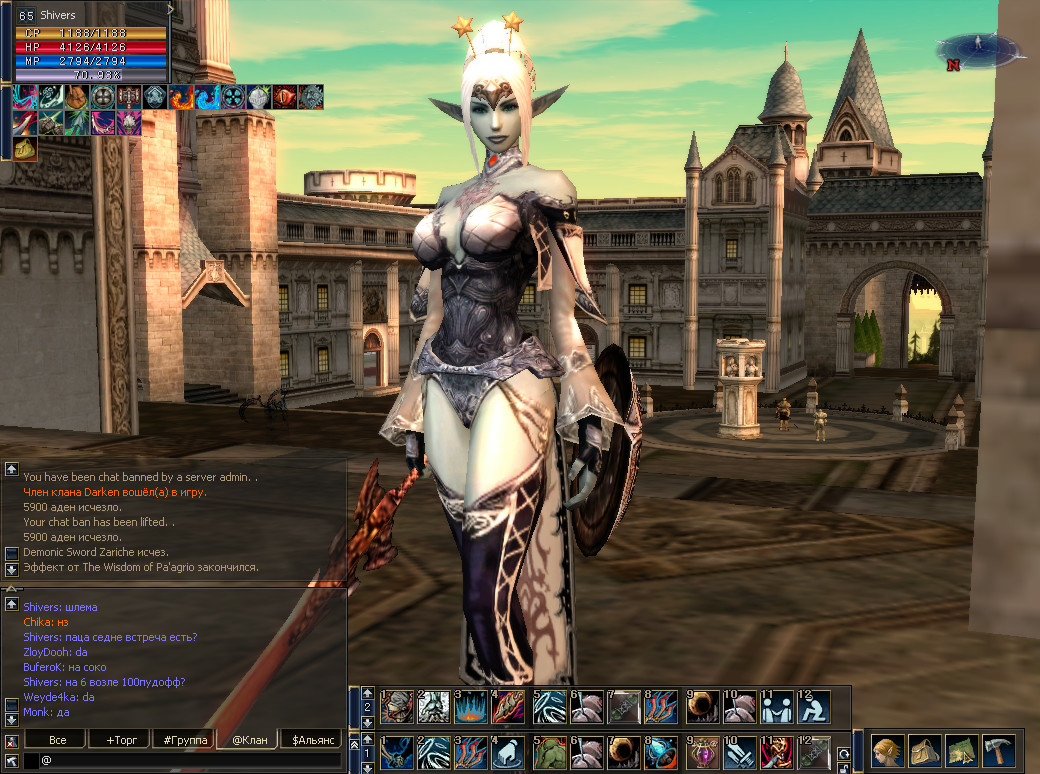Open the character status menu icon

click(886, 750)
